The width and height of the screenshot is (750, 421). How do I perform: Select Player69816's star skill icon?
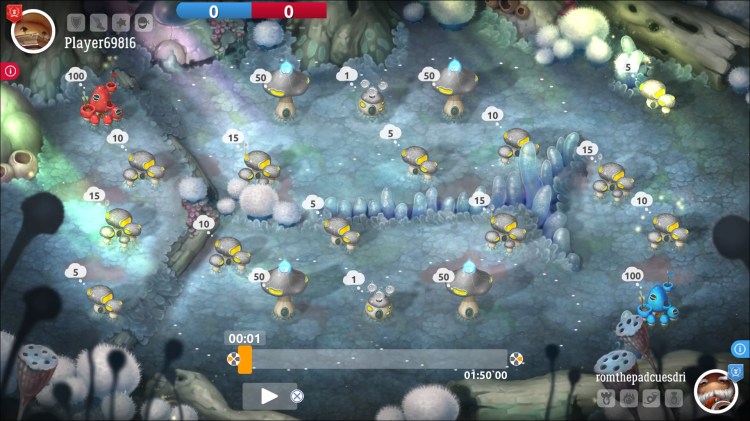121,22
